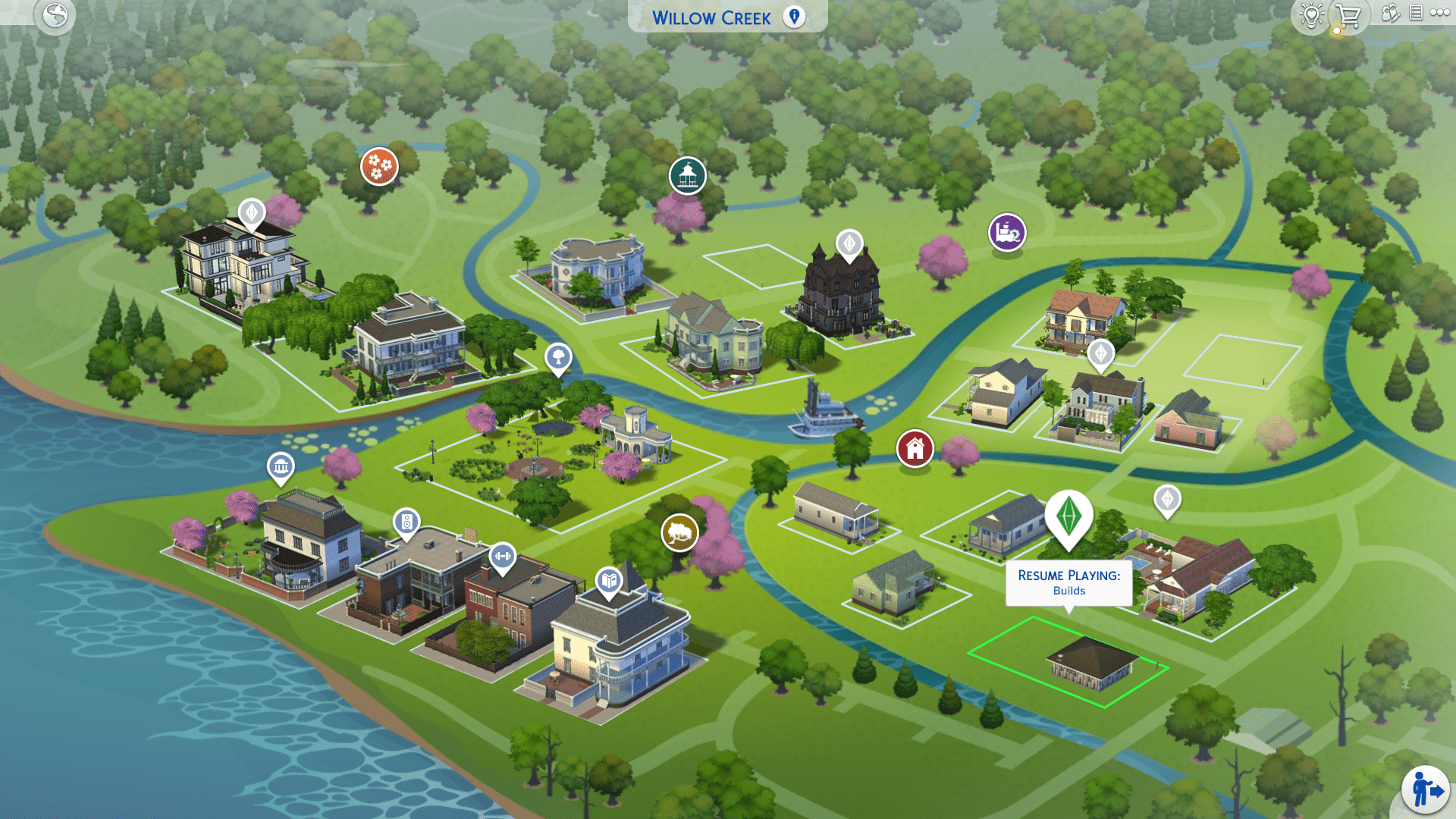Select the gym dumbbell lot marker
Viewport: 1456px width, 819px height.
tap(502, 557)
